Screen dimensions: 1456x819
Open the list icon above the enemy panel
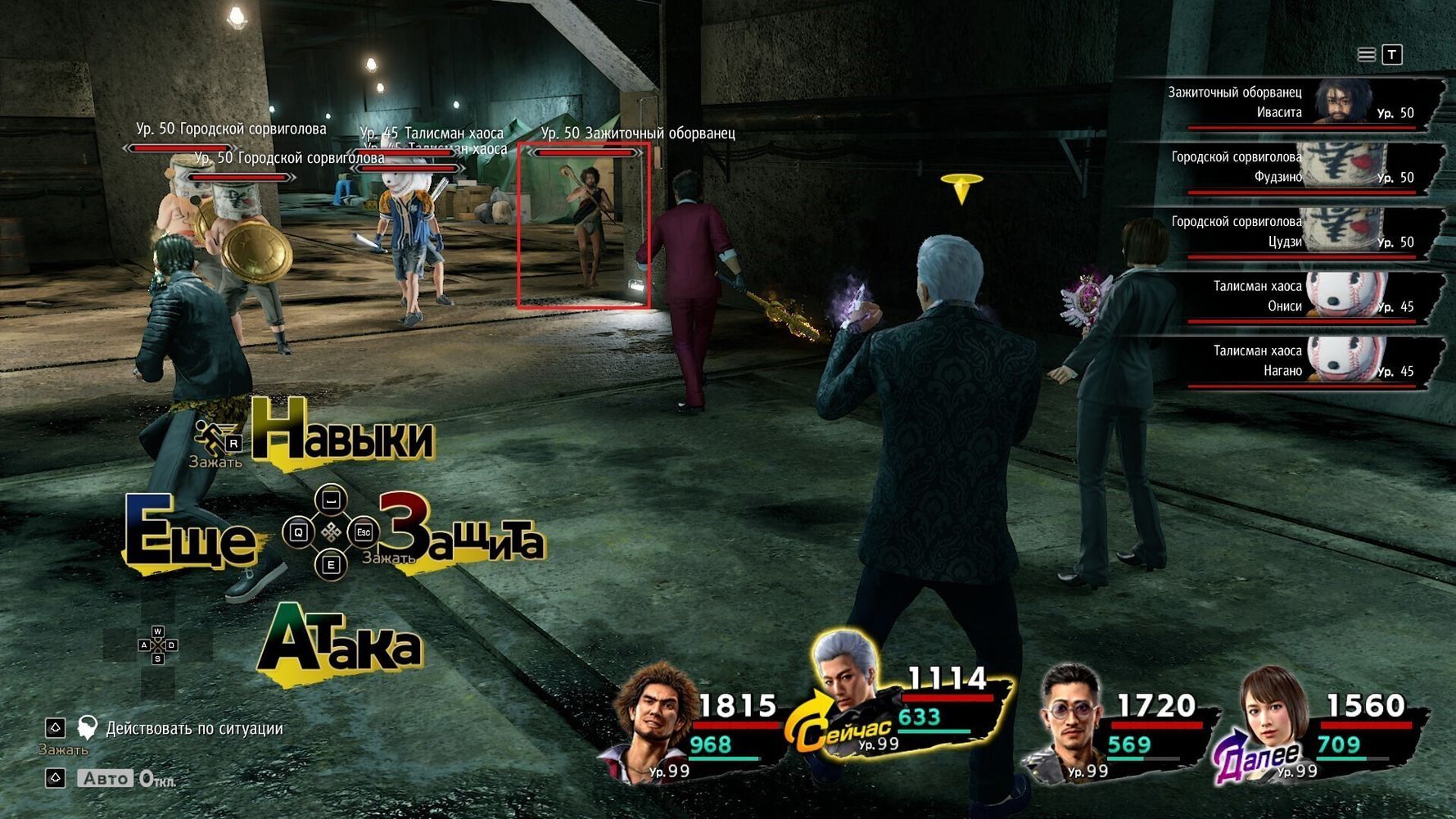click(1367, 55)
